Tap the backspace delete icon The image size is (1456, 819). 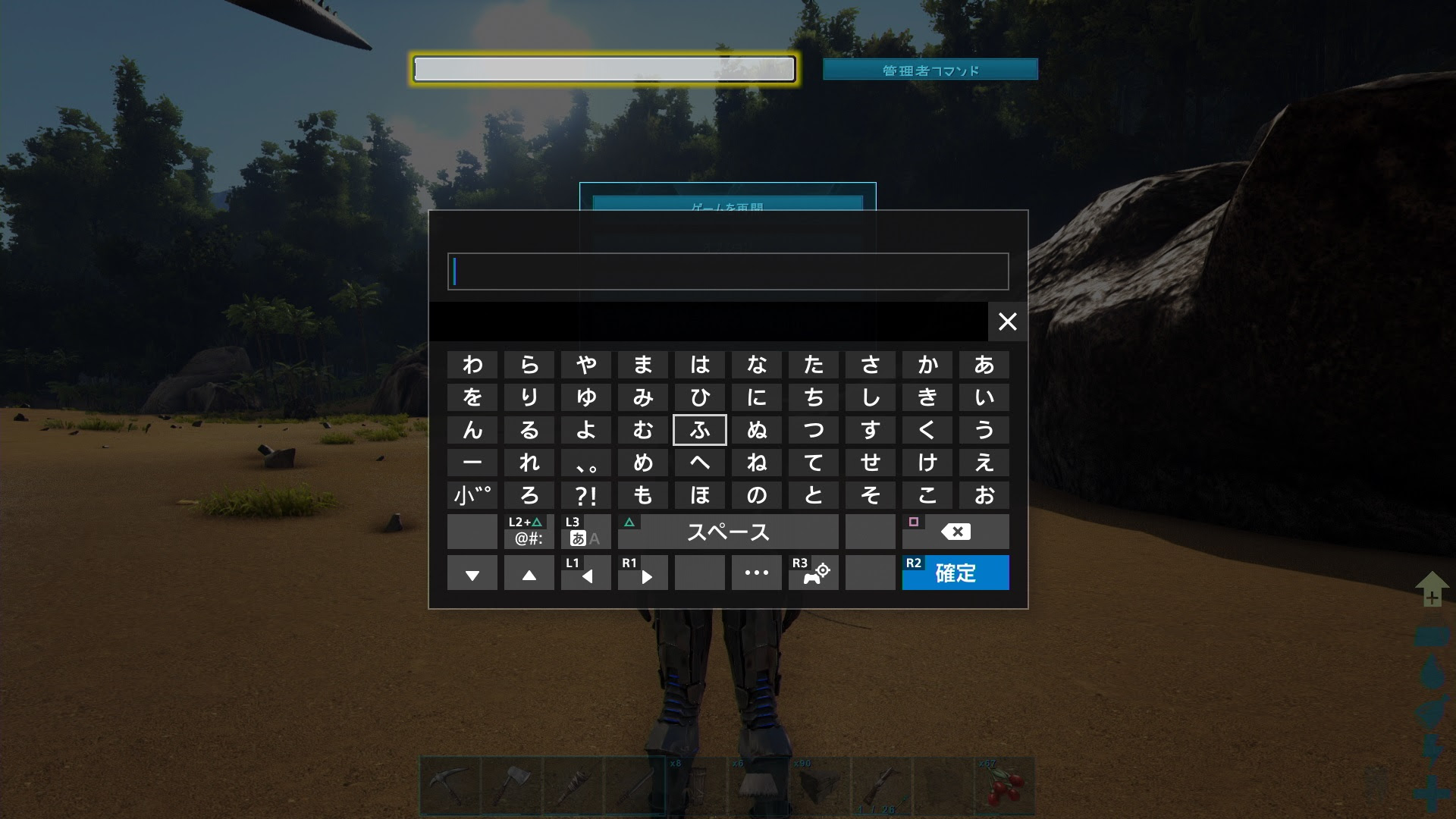(955, 531)
